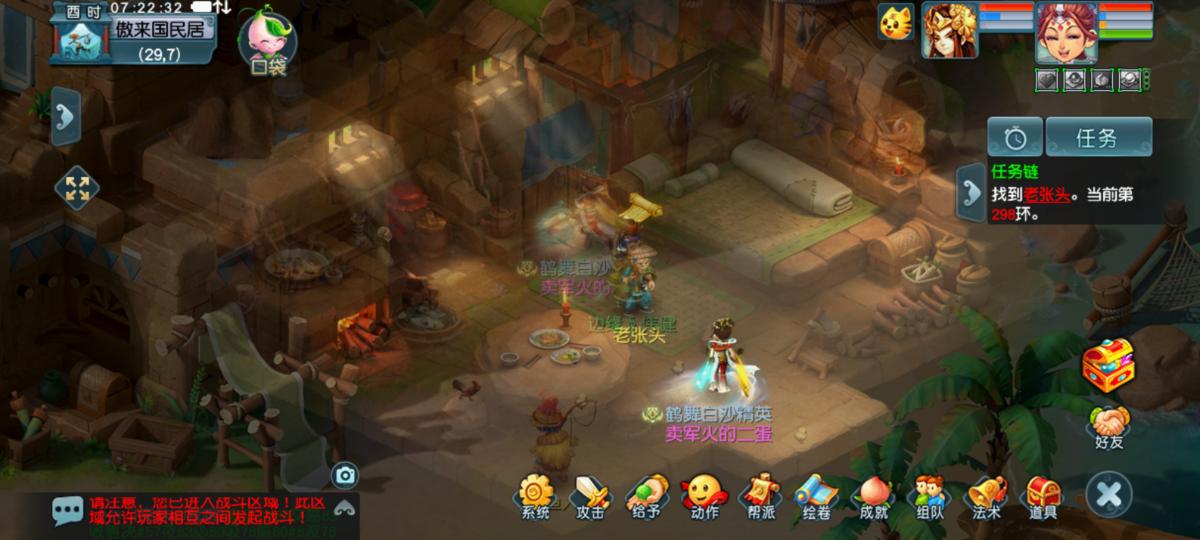The width and height of the screenshot is (1200, 540).
Task: Switch to the 任务 quest tab
Action: pyautogui.click(x=1097, y=138)
